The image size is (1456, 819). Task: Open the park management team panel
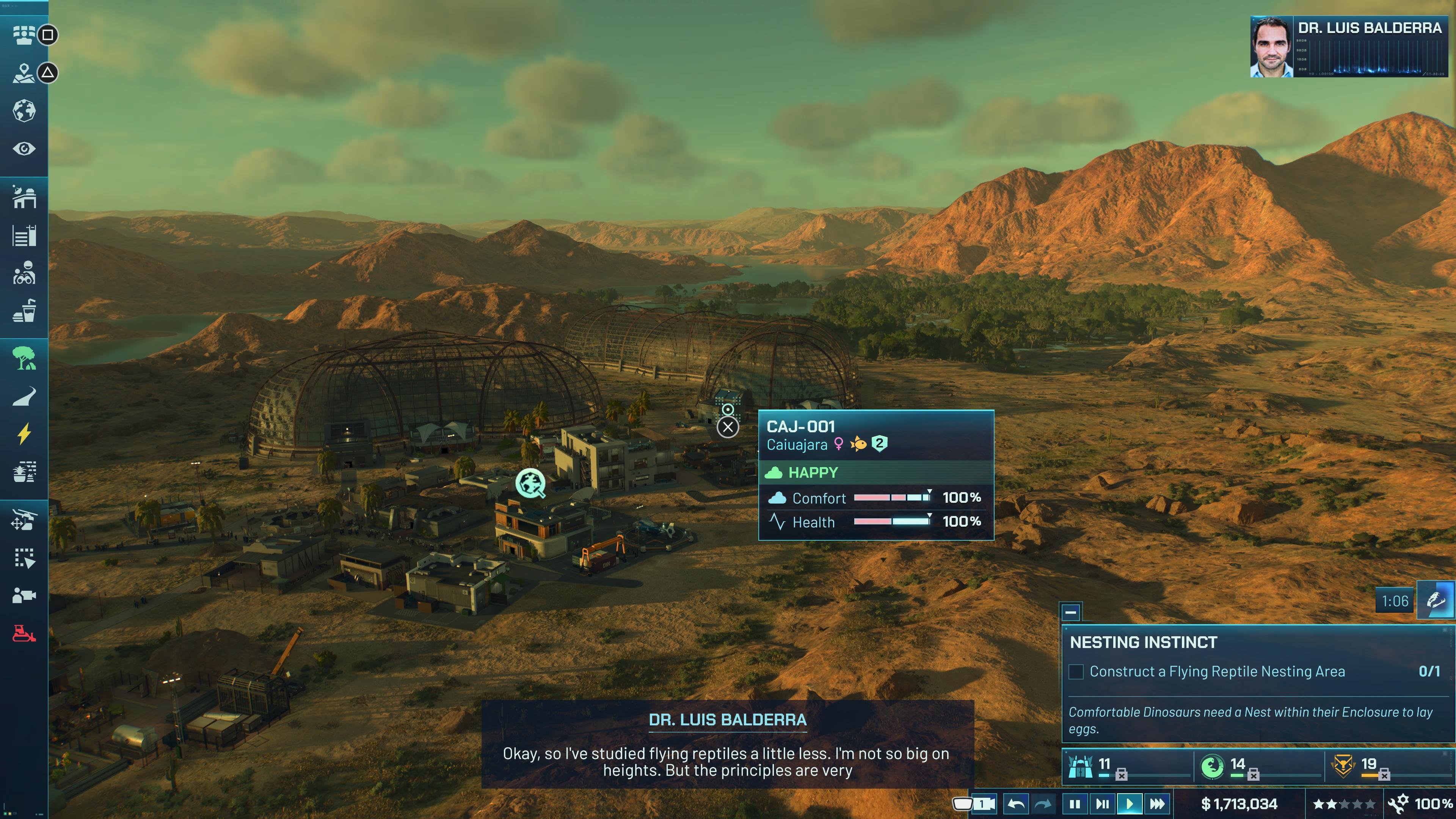pos(24,35)
